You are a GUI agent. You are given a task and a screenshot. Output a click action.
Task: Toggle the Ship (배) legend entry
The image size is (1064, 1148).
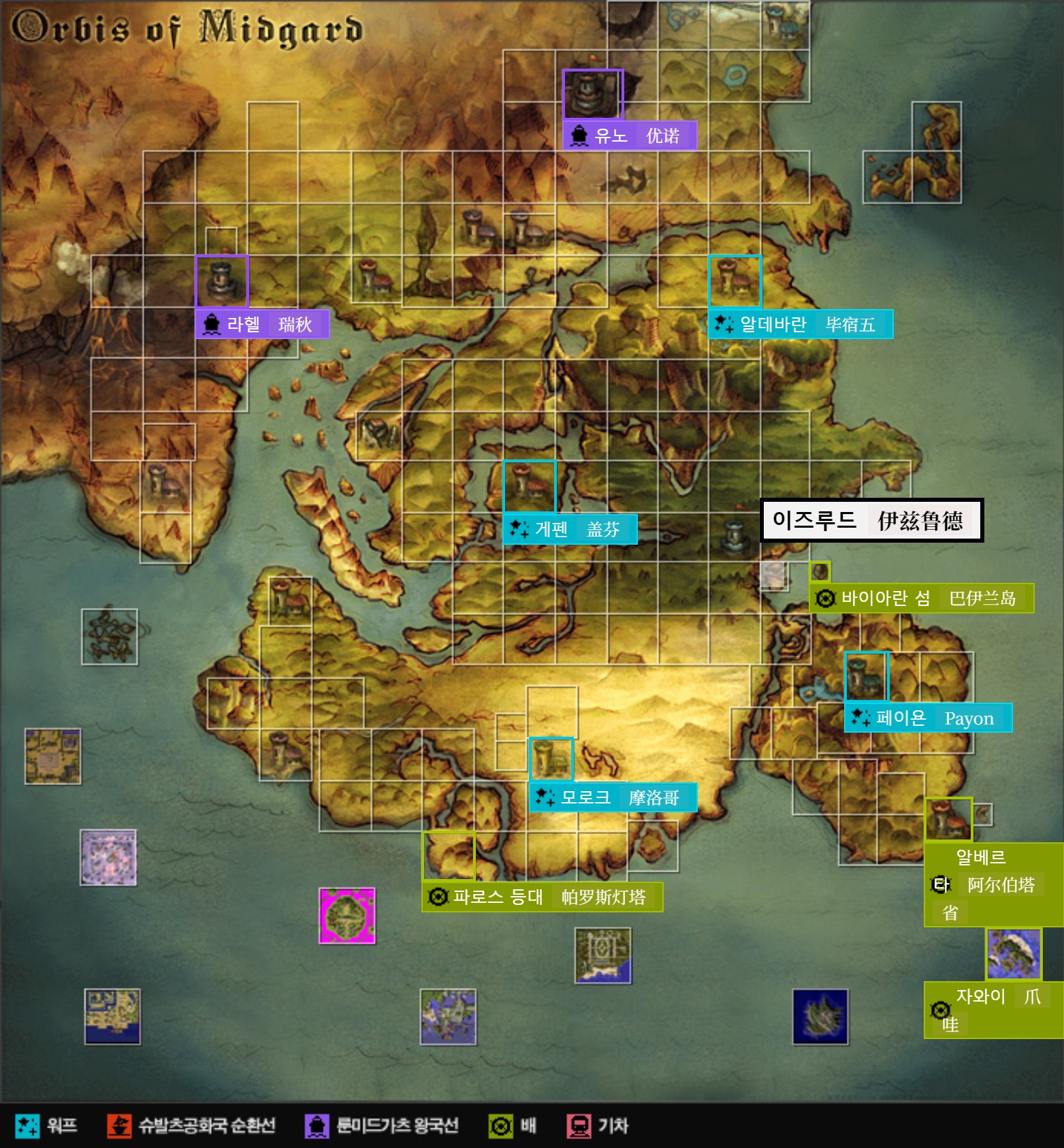coord(513,1126)
